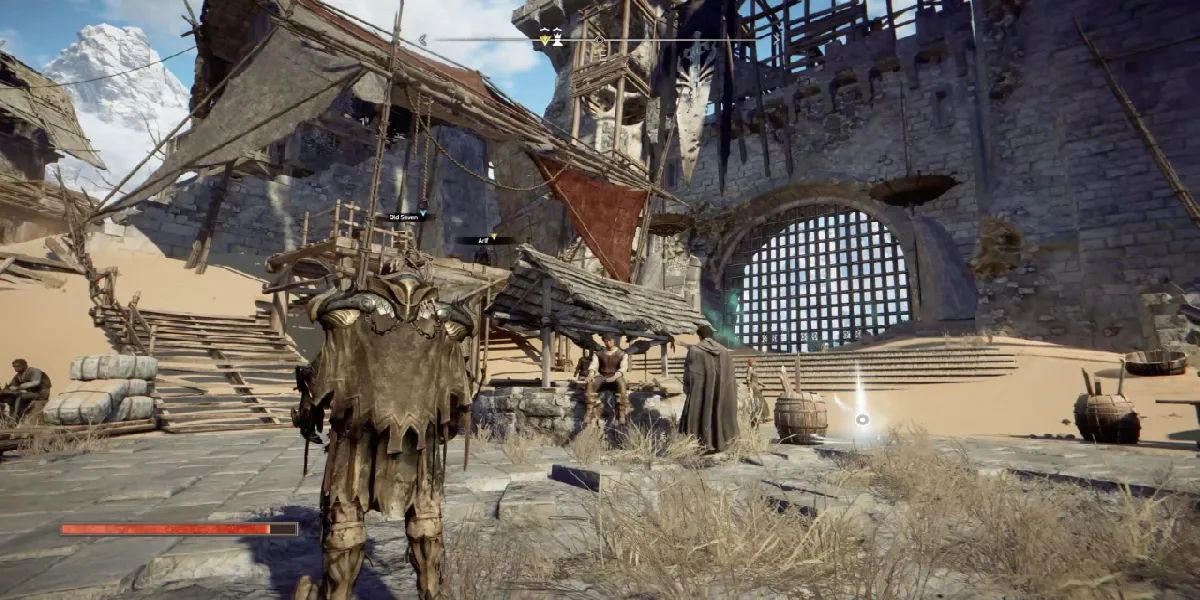
Task: Select the Old Seven name marker
Action: pyautogui.click(x=408, y=215)
